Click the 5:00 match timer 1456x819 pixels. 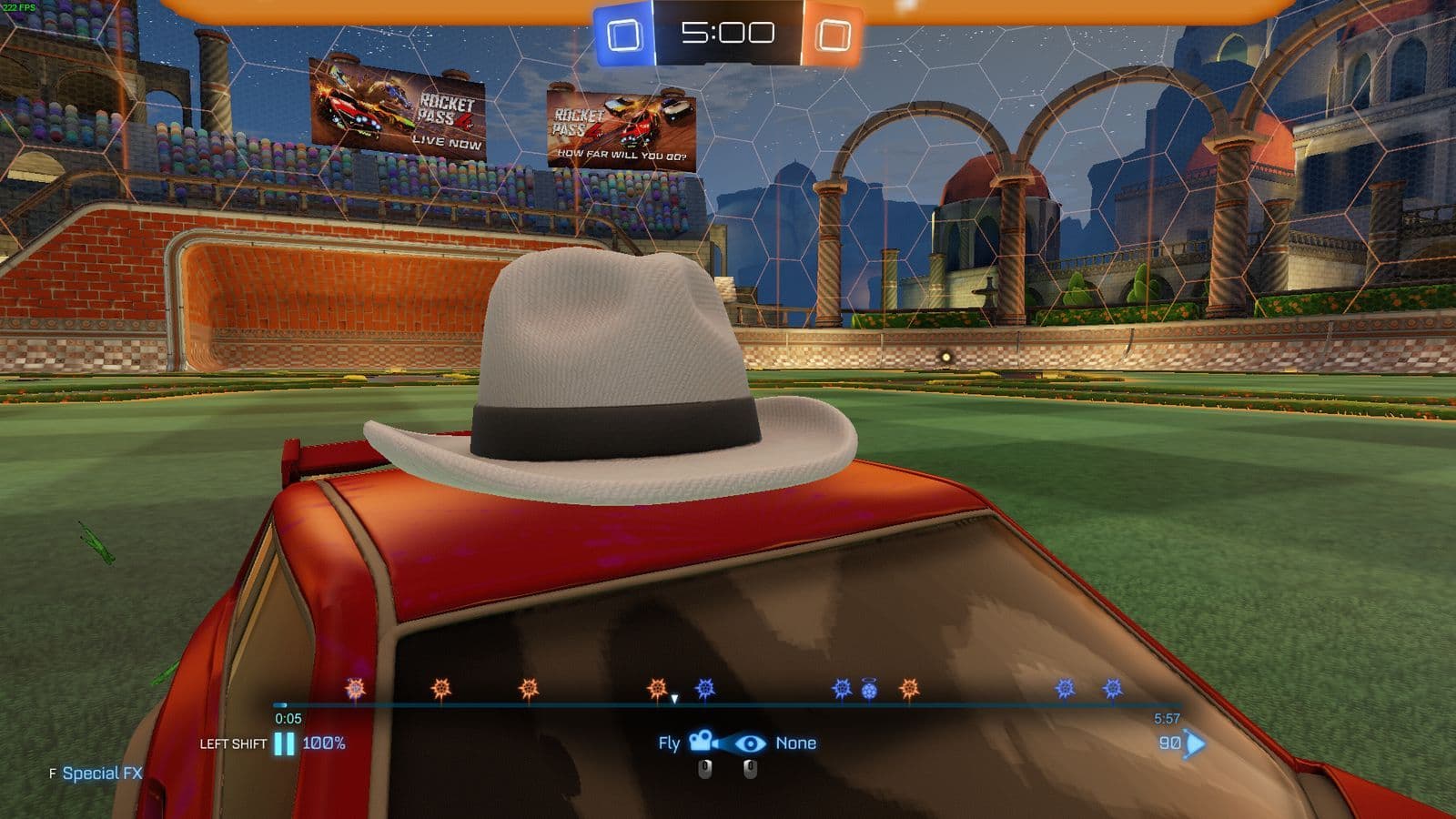point(728,34)
